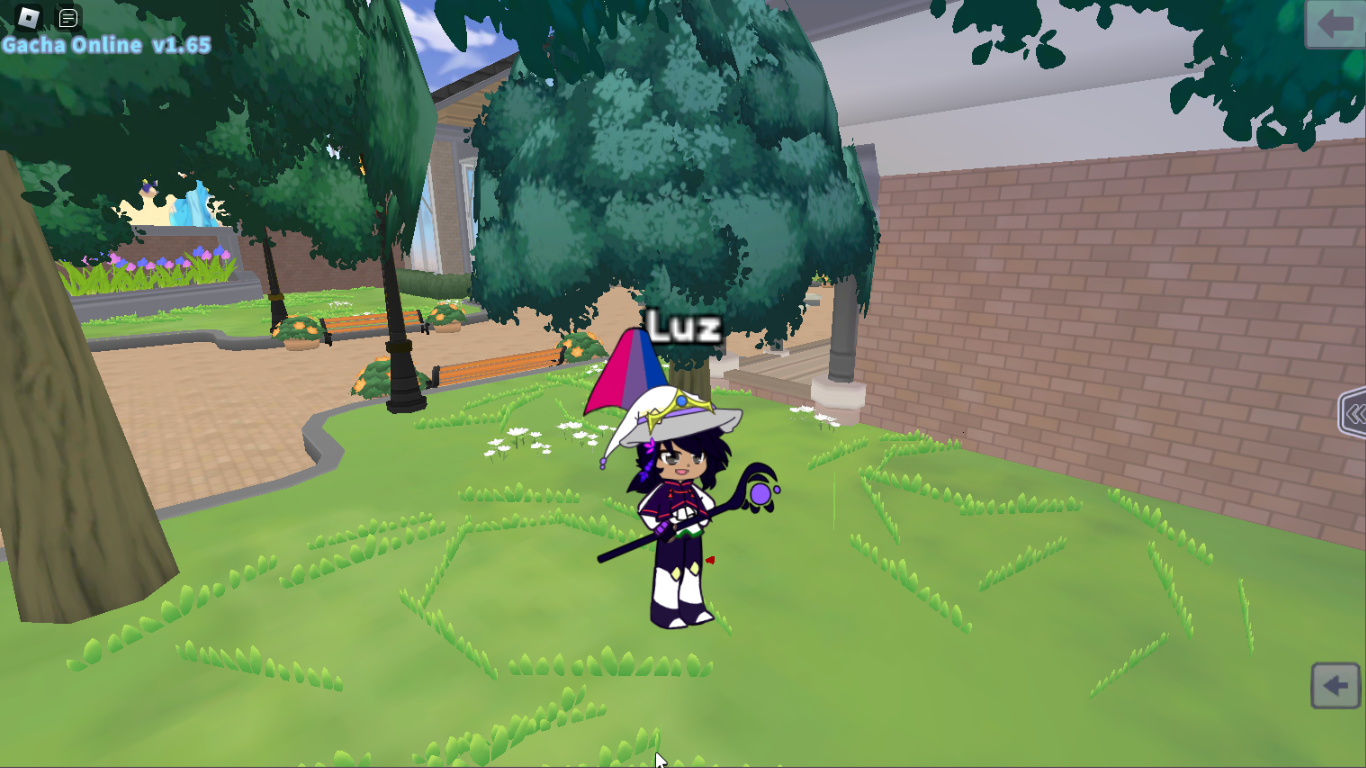Open the in-game chat window
This screenshot has width=1366, height=768.
(x=68, y=17)
